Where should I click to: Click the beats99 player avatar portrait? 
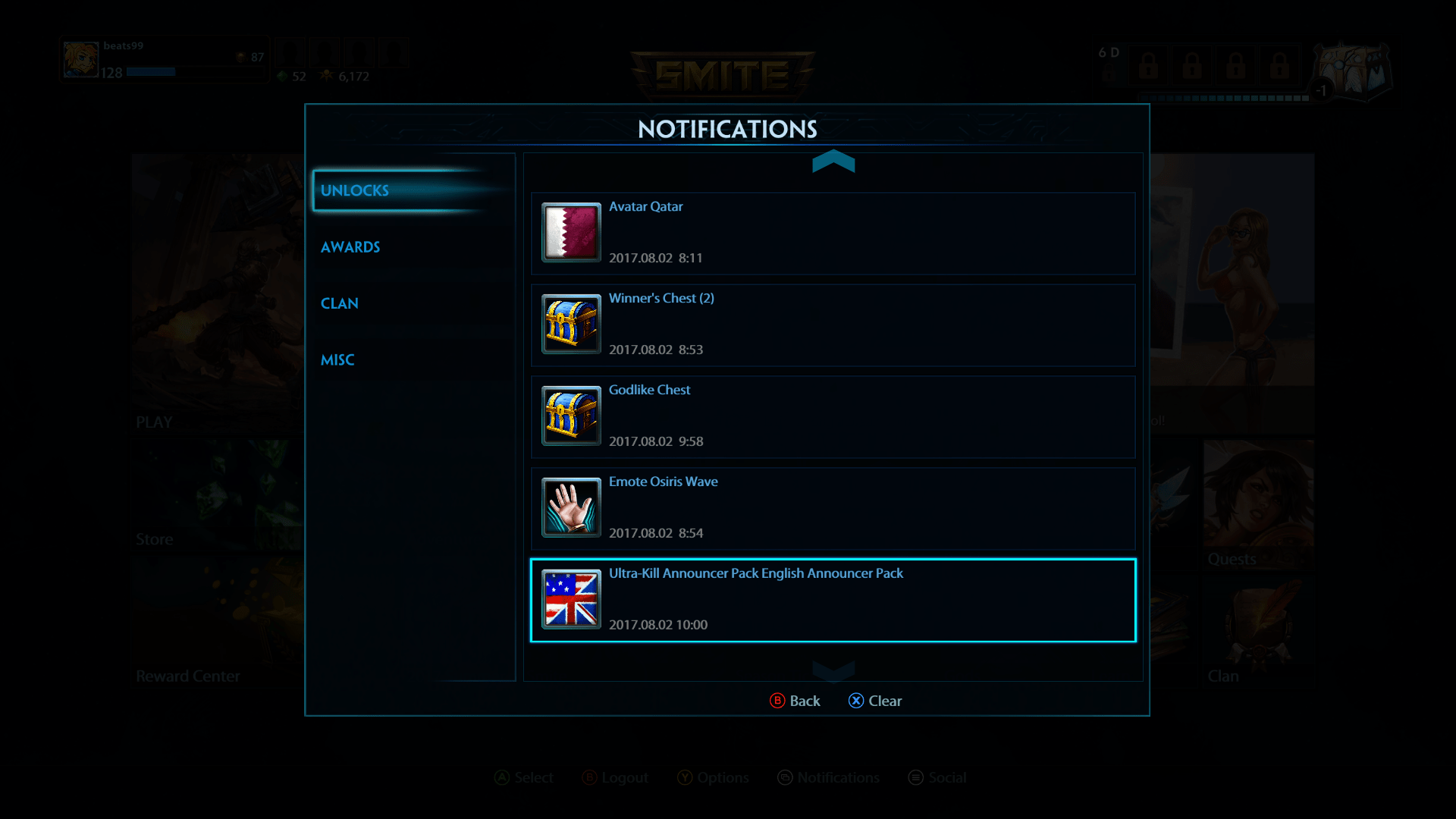(x=80, y=58)
